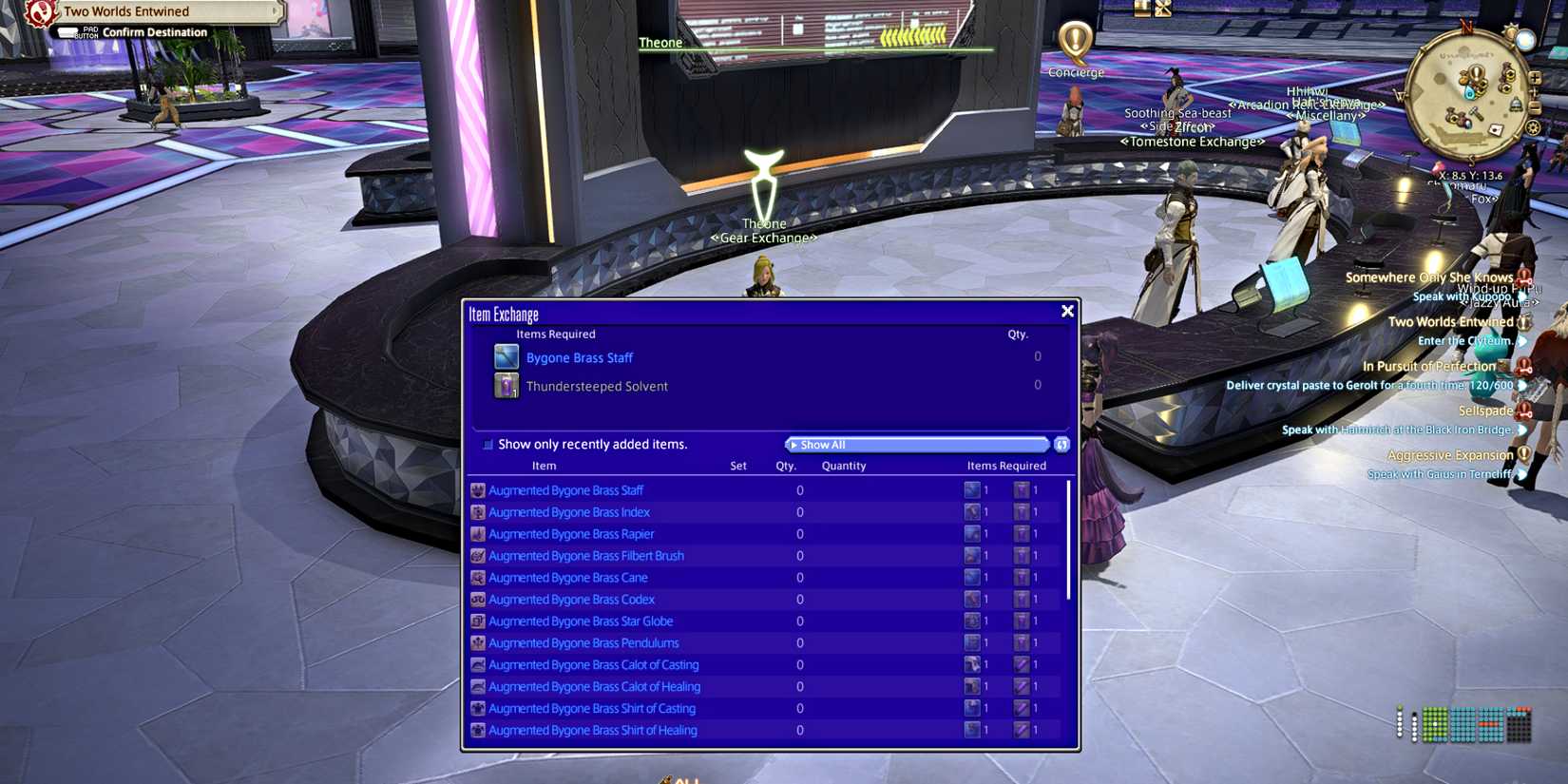Enable 'Show only recently added items'

488,444
